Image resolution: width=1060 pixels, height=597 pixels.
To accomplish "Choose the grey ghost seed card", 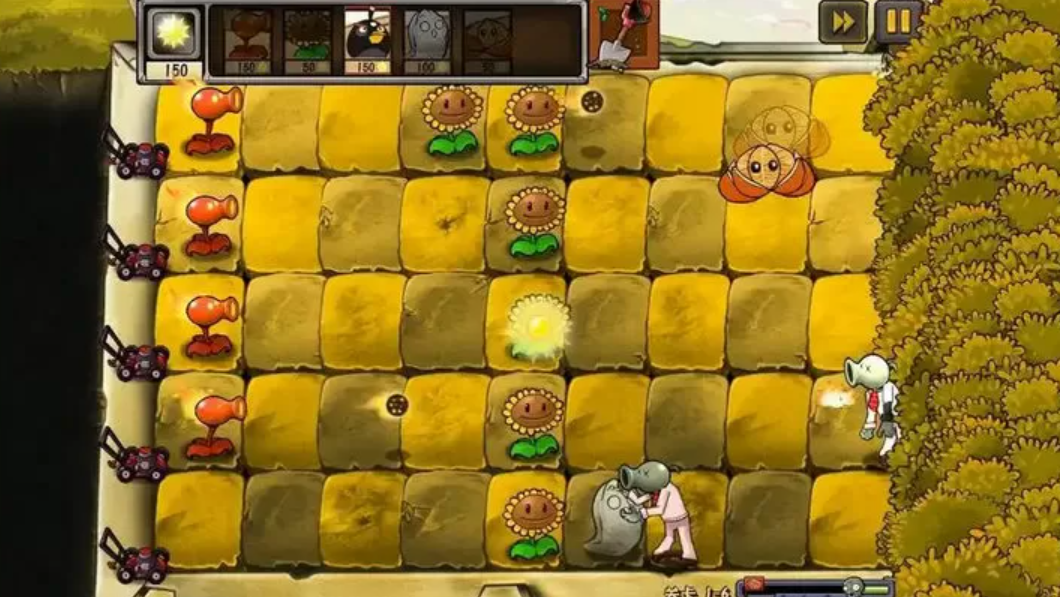I will click(x=427, y=42).
